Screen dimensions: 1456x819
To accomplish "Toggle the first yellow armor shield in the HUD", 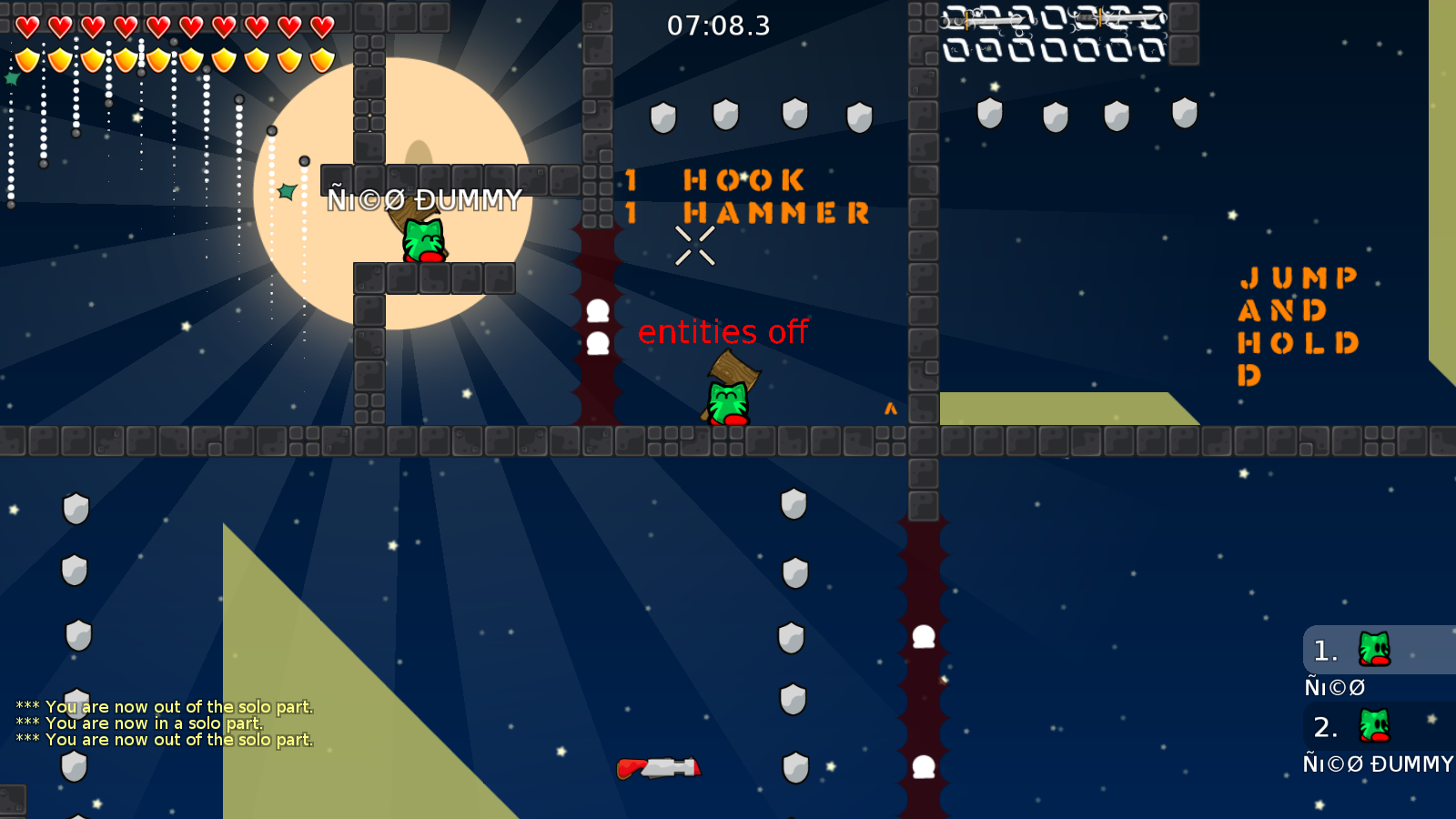I will pyautogui.click(x=26, y=57).
